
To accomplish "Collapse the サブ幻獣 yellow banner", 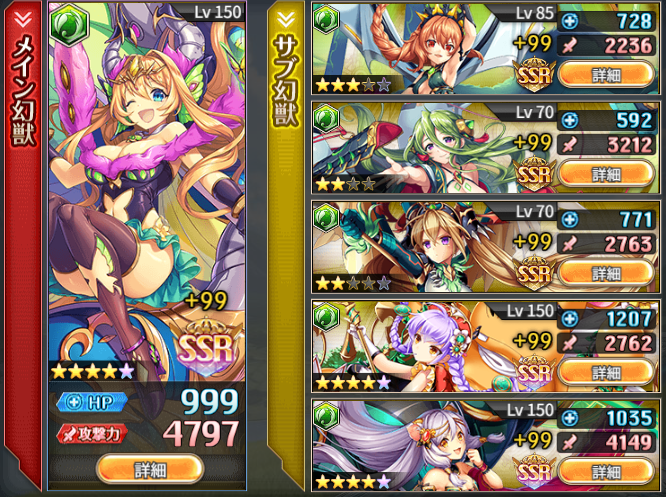I will click(x=285, y=16).
